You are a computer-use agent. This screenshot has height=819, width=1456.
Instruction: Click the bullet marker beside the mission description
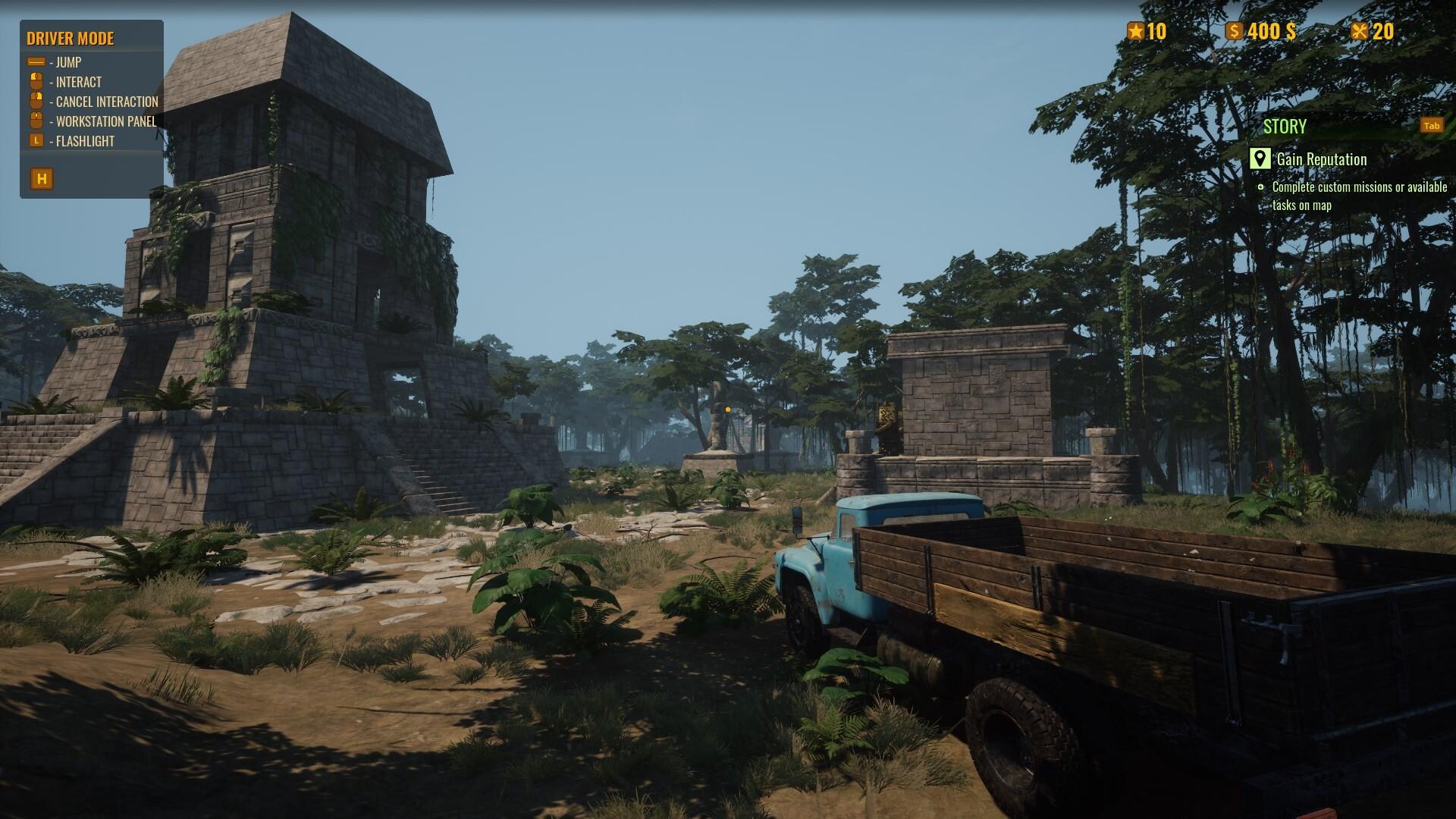(x=1260, y=186)
